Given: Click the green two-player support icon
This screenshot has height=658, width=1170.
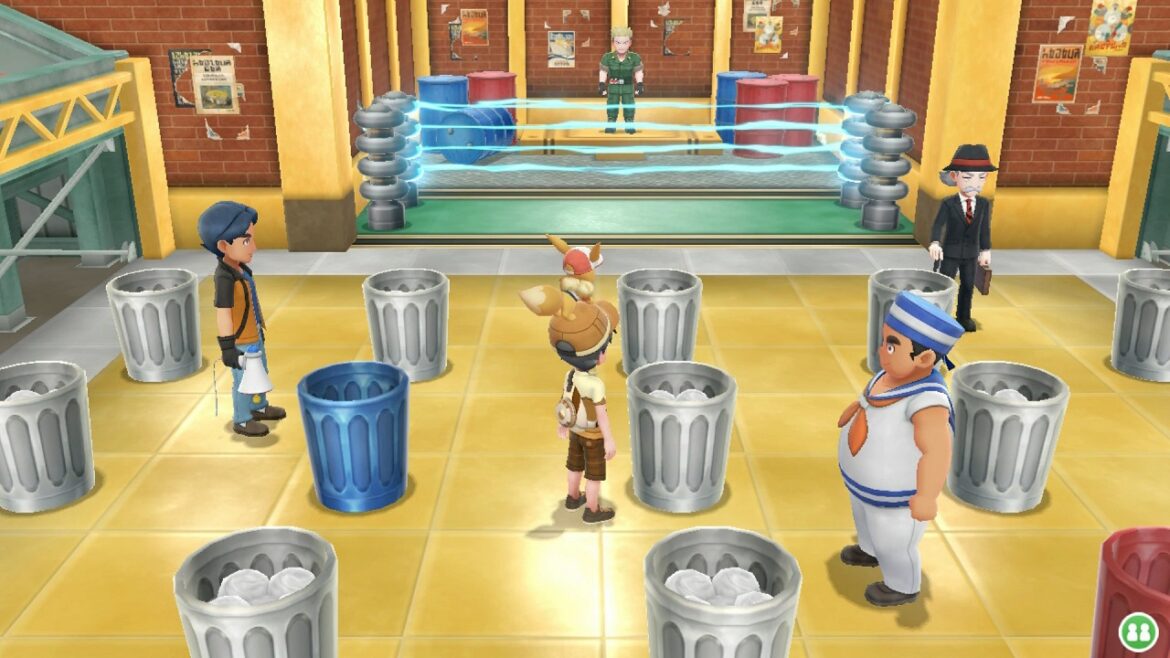Looking at the screenshot, I should click(1138, 634).
